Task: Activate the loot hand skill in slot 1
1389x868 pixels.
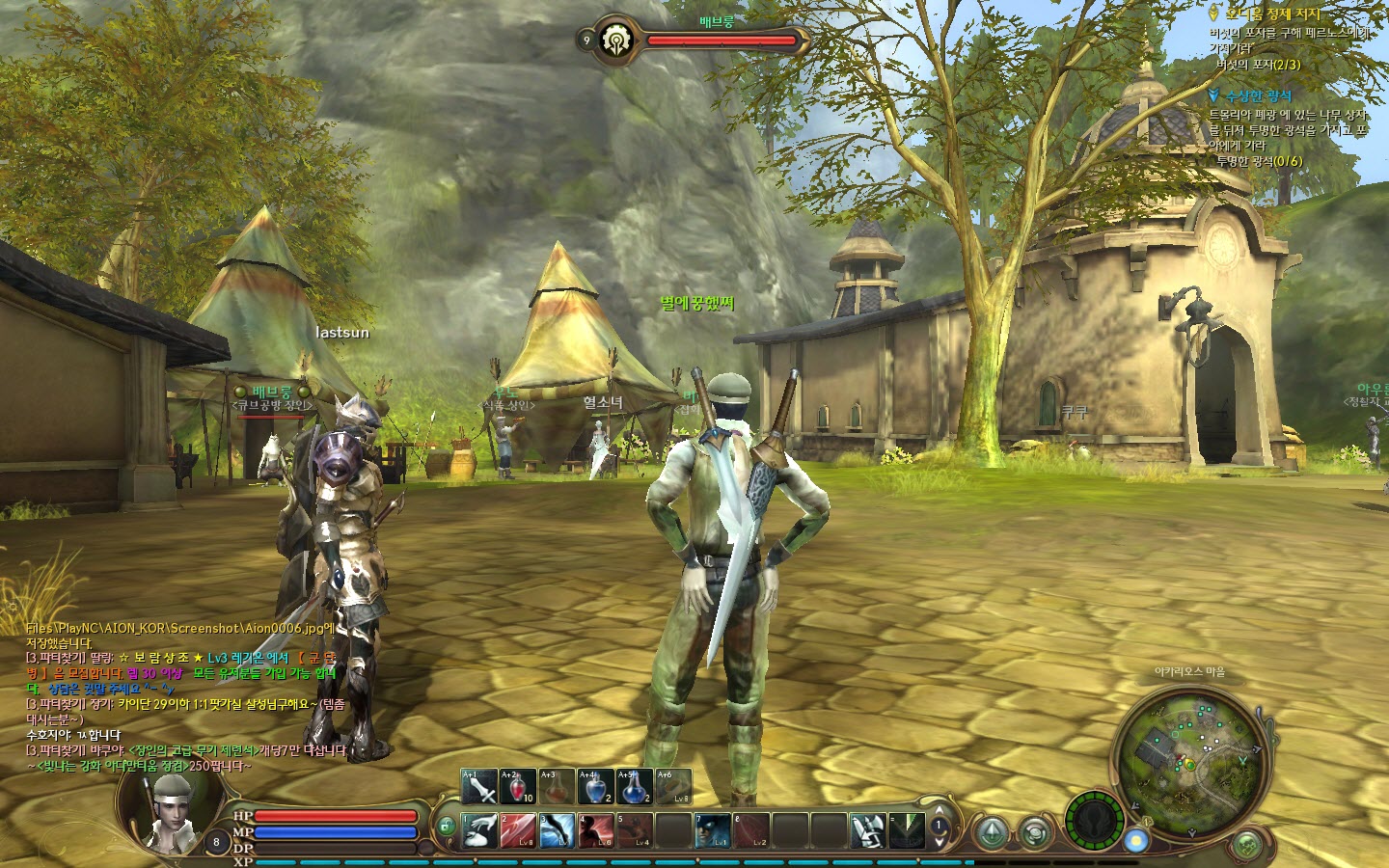Action: coord(479,830)
